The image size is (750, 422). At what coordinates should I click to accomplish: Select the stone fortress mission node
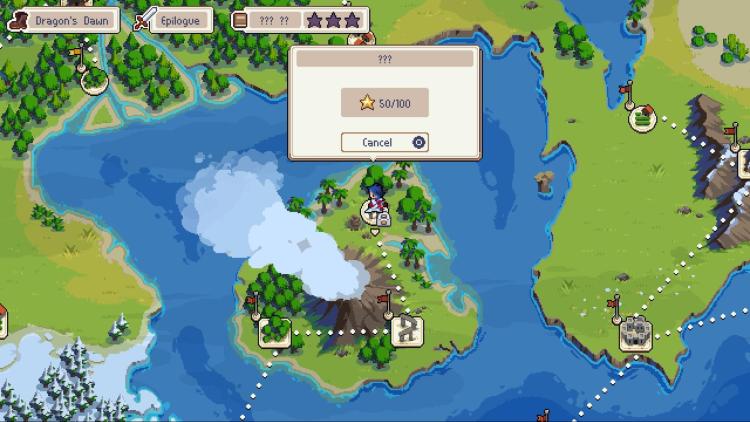click(x=635, y=333)
